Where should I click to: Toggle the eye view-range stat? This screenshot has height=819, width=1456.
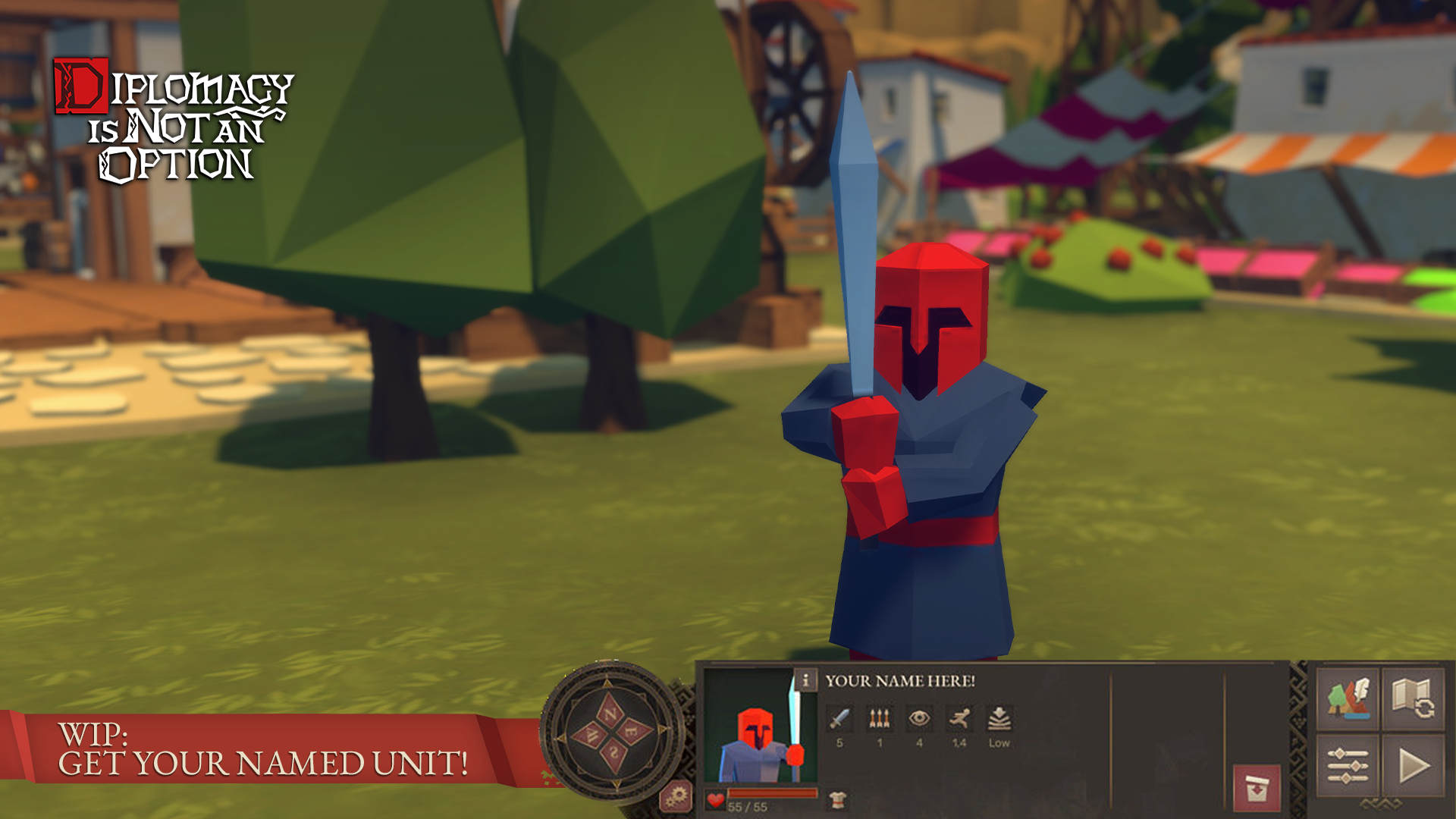(x=920, y=718)
